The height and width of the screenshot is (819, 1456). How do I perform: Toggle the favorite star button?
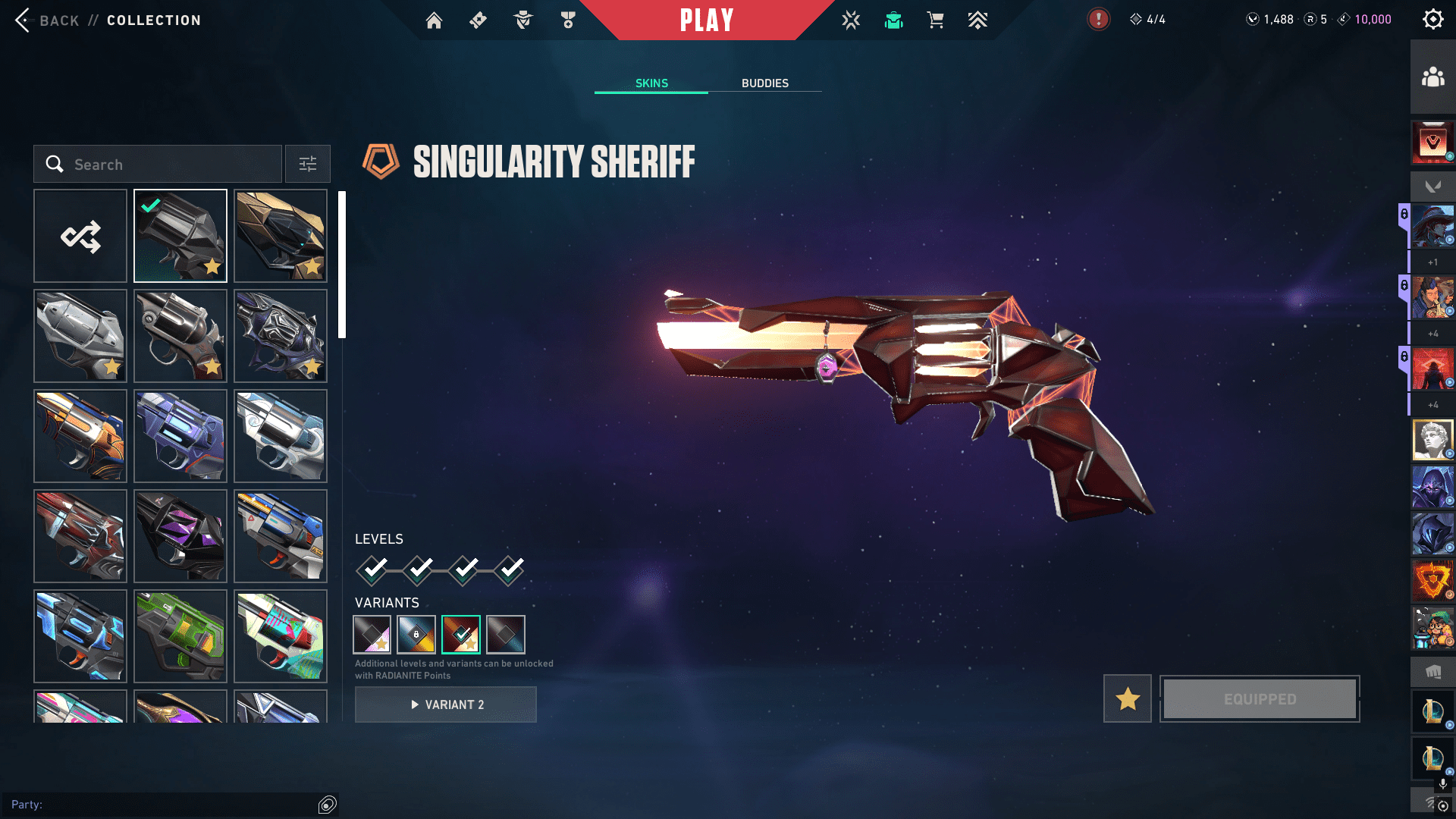(1128, 698)
